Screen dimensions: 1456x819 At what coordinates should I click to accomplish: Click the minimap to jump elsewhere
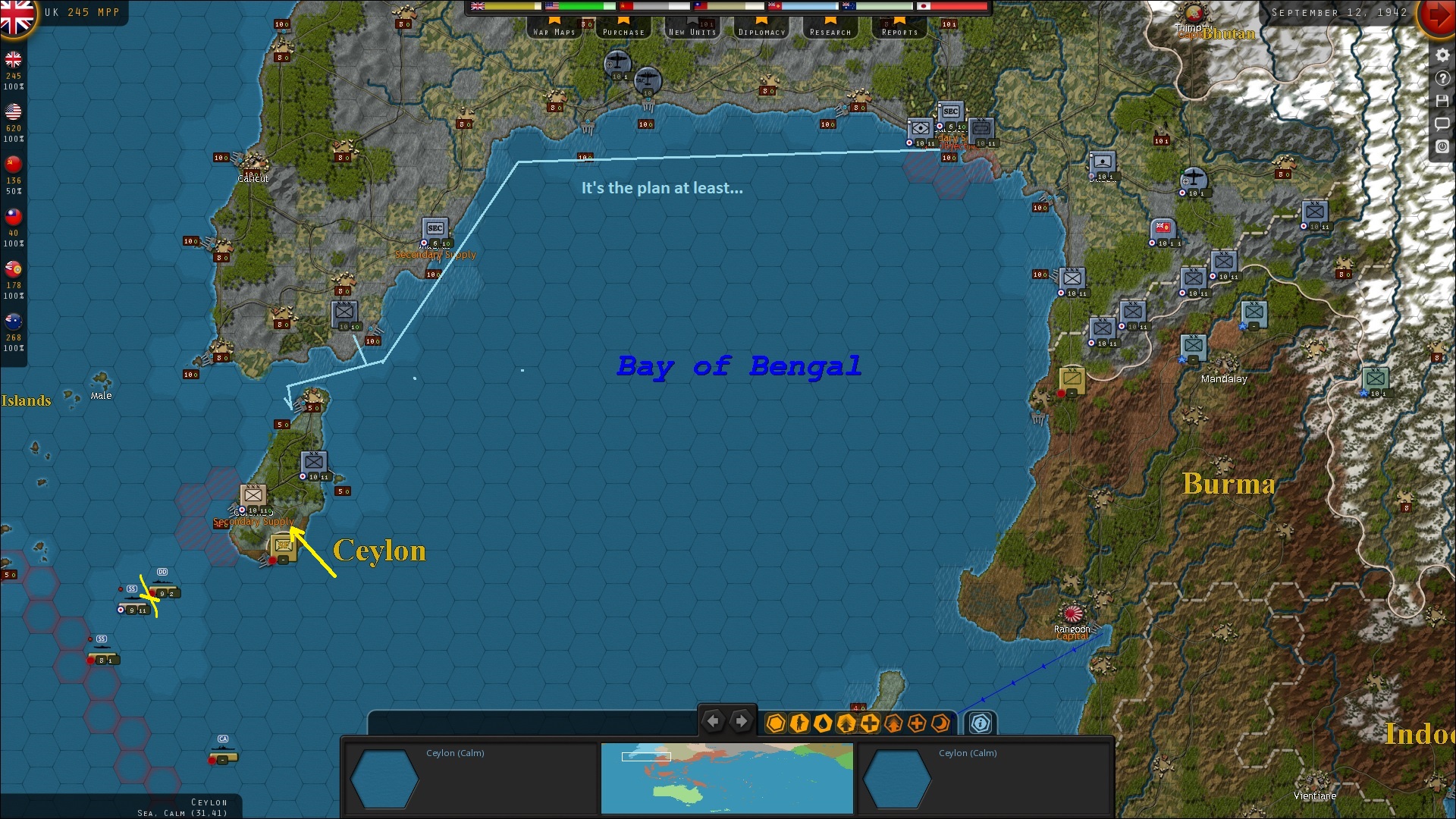point(726,778)
